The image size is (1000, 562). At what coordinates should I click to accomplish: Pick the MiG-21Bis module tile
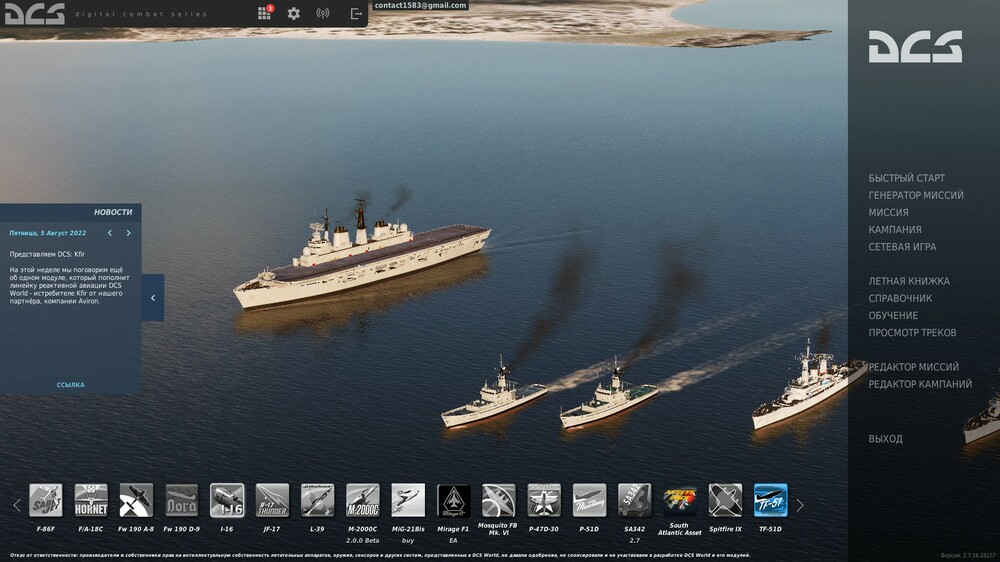(408, 500)
